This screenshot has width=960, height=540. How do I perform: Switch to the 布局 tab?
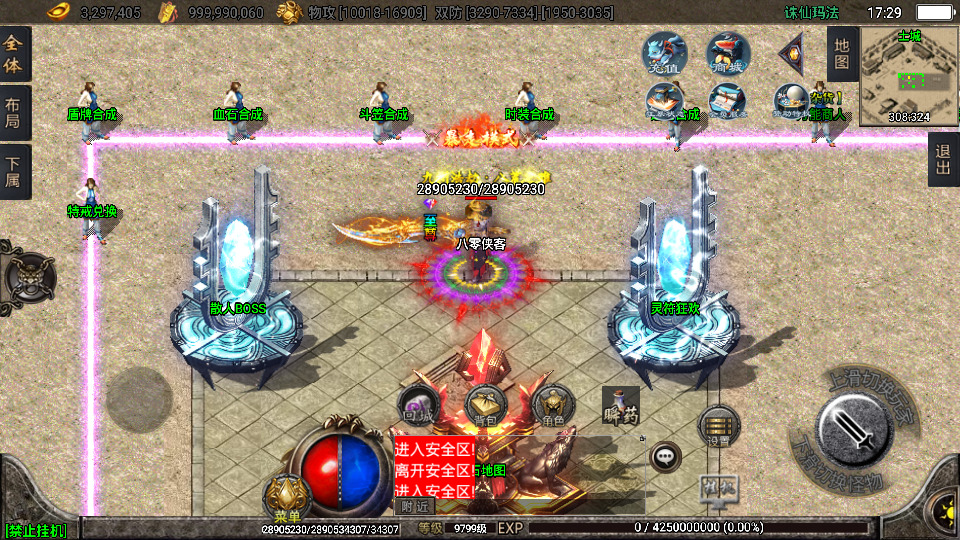(14, 113)
